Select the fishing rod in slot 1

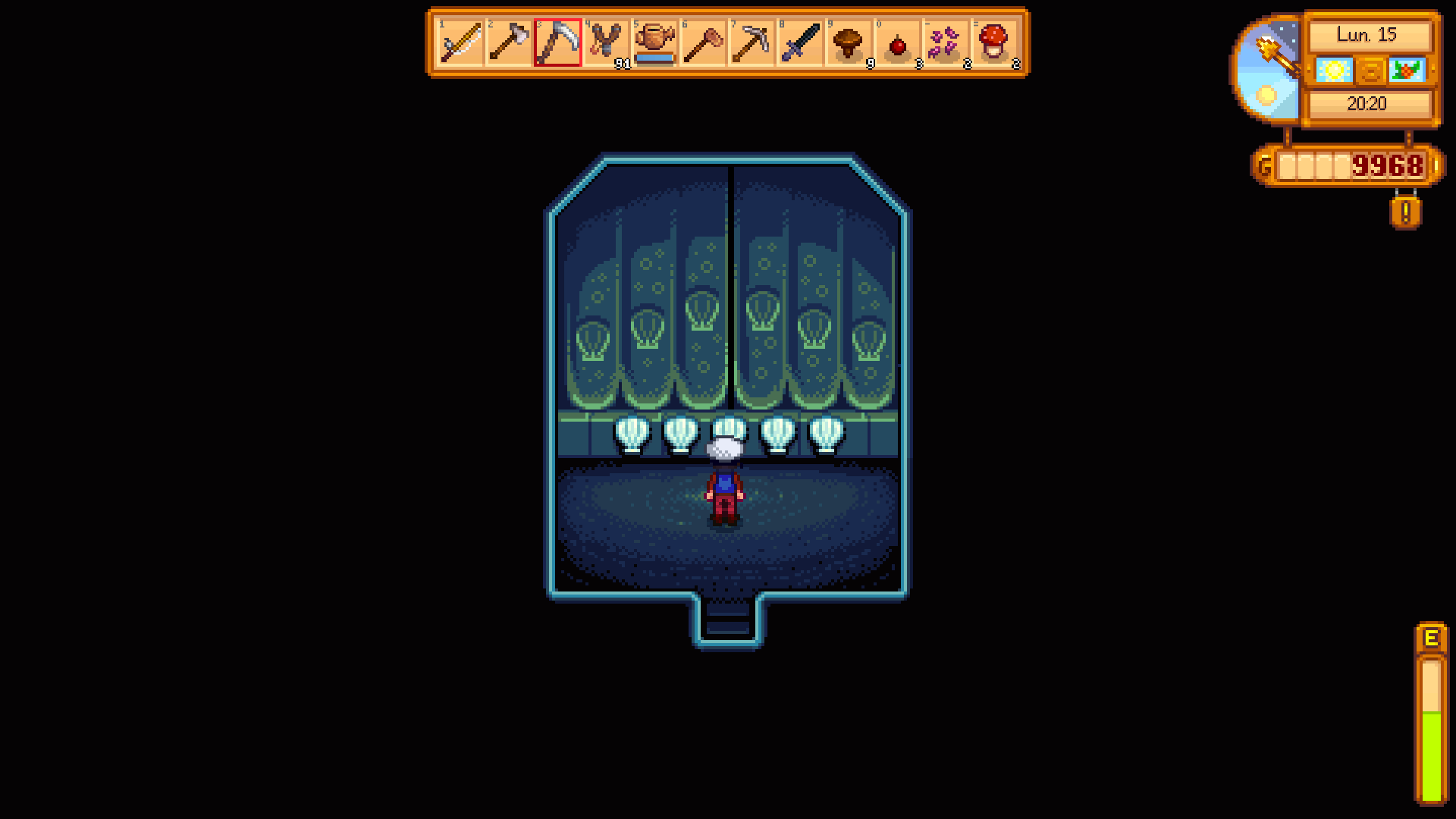click(461, 45)
